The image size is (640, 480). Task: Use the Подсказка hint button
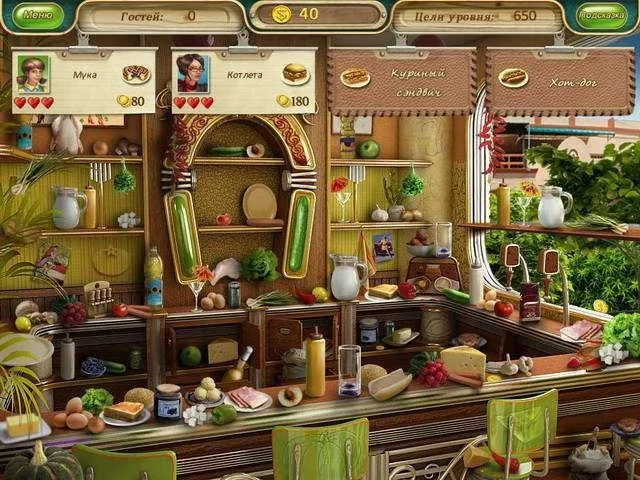click(x=602, y=16)
